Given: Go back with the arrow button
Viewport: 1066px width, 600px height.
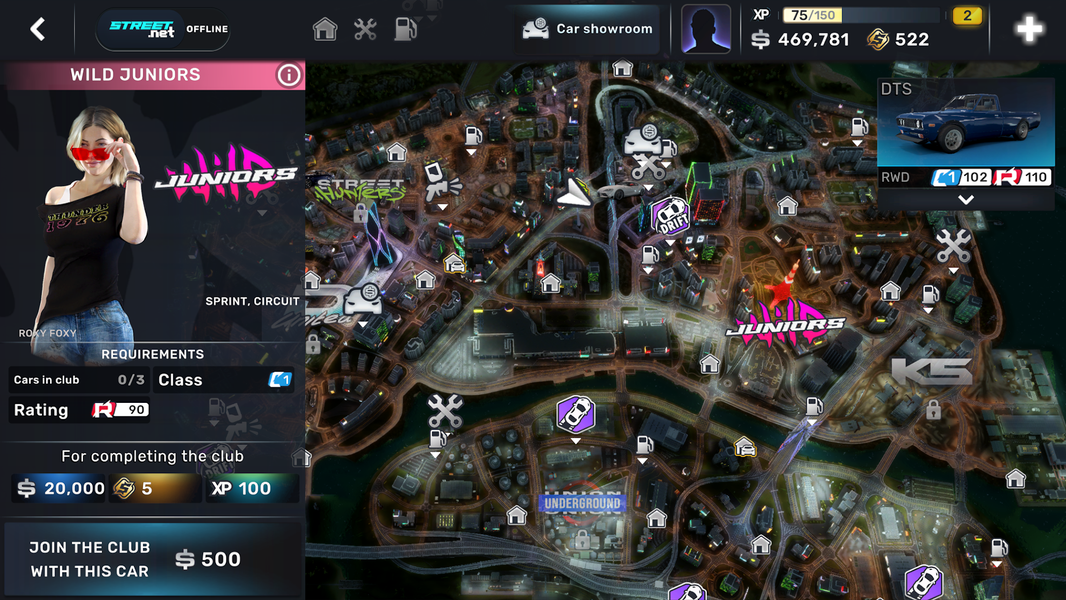Looking at the screenshot, I should click(38, 29).
